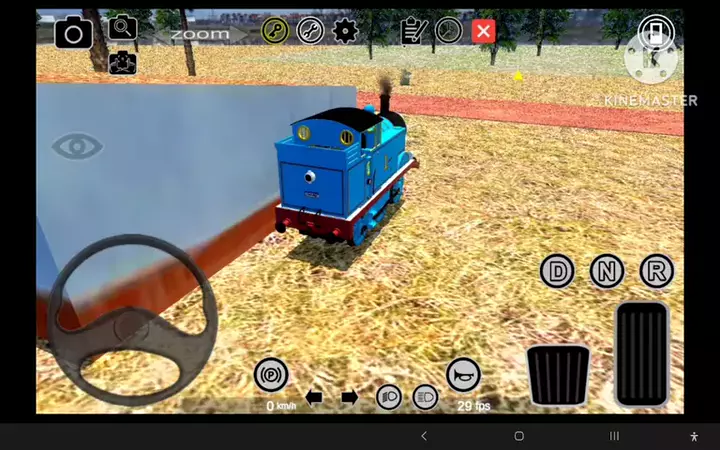The width and height of the screenshot is (720, 450).
Task: Click the steering wheel control
Action: (x=132, y=320)
